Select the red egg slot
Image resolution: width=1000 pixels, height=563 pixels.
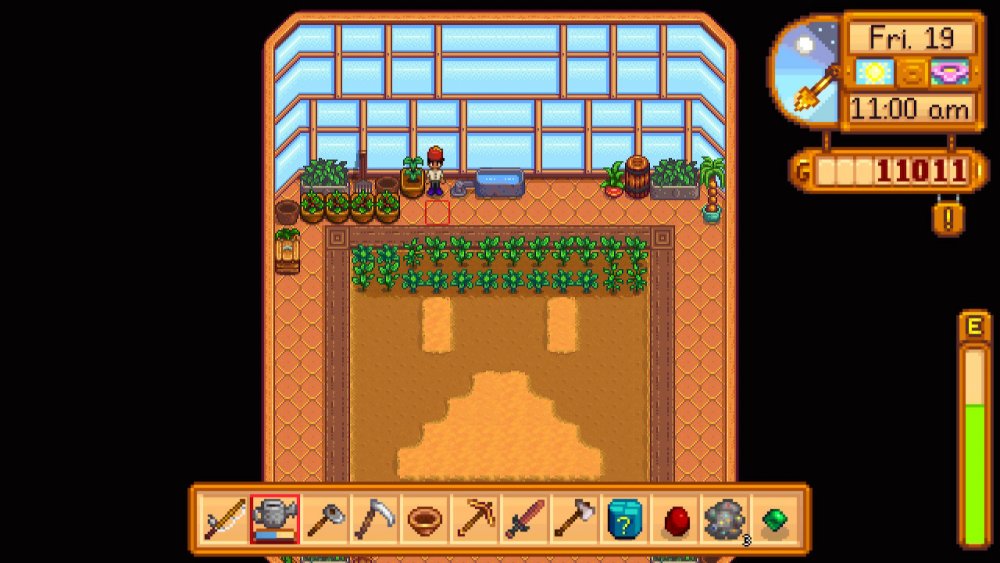(675, 519)
